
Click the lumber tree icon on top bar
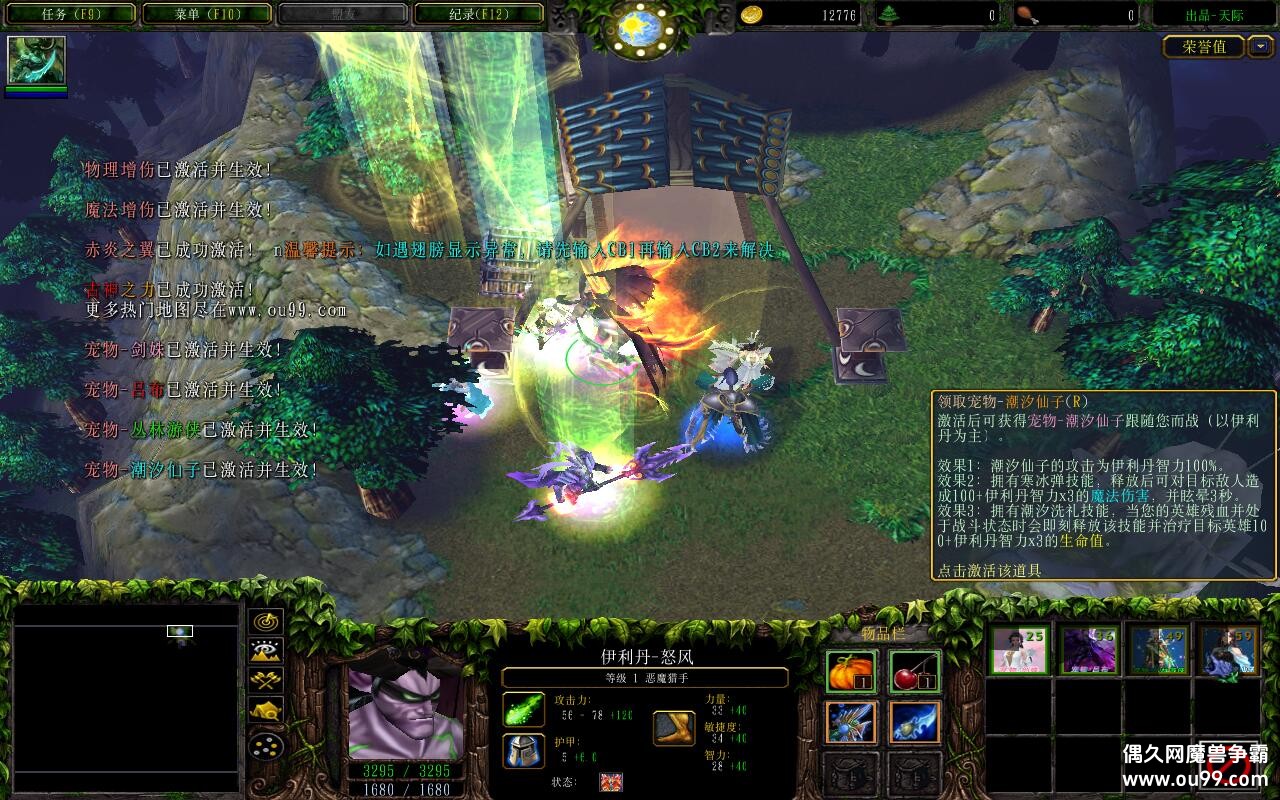click(887, 14)
